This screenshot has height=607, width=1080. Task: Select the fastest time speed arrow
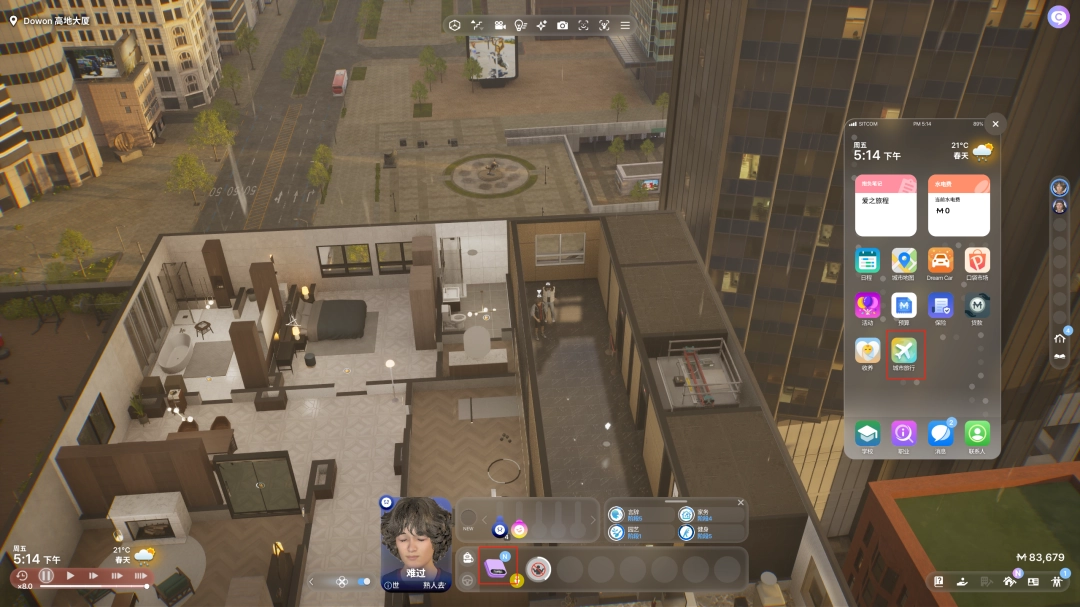click(x=140, y=576)
